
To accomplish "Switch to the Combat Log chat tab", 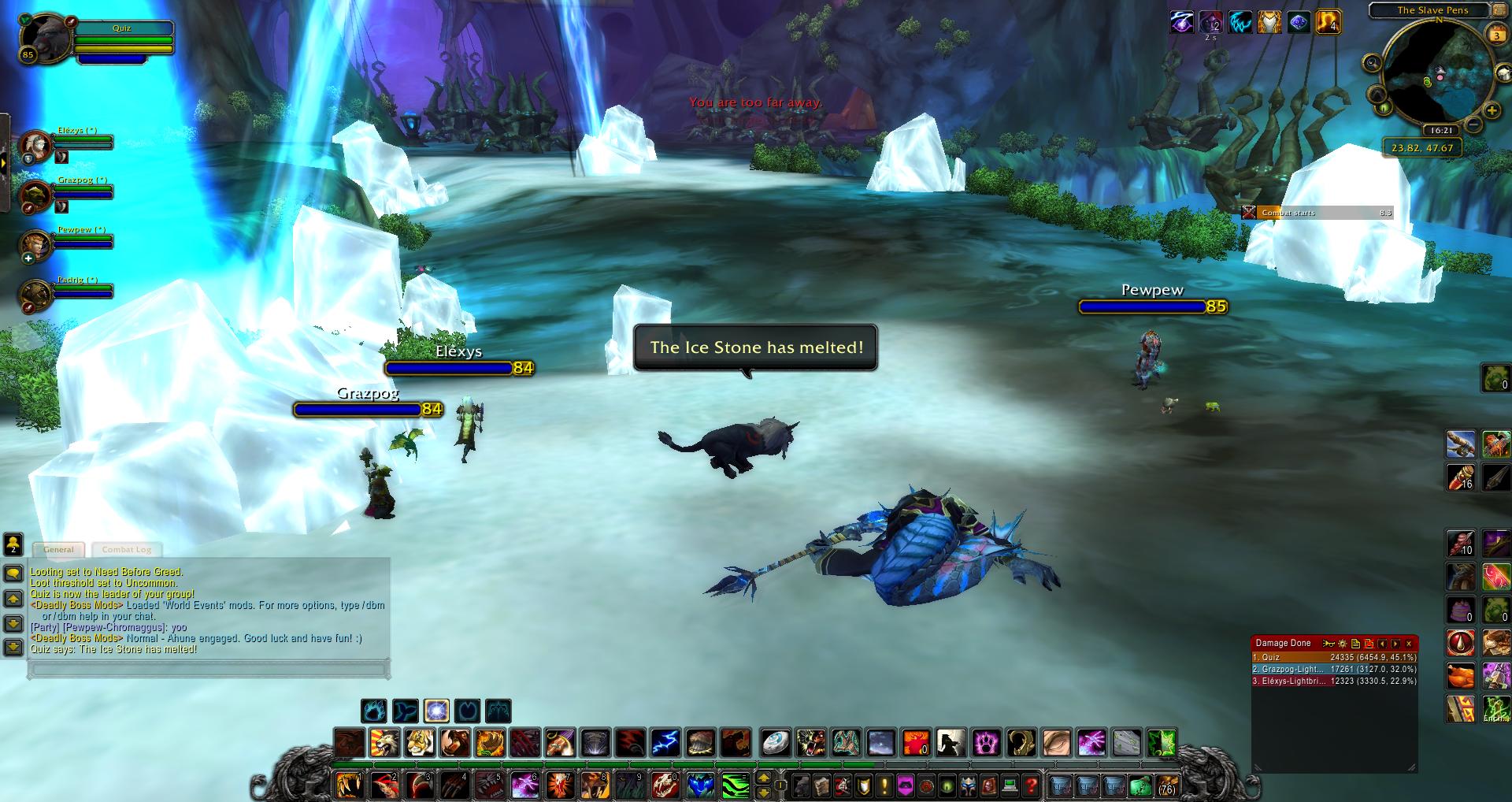I will click(x=126, y=549).
